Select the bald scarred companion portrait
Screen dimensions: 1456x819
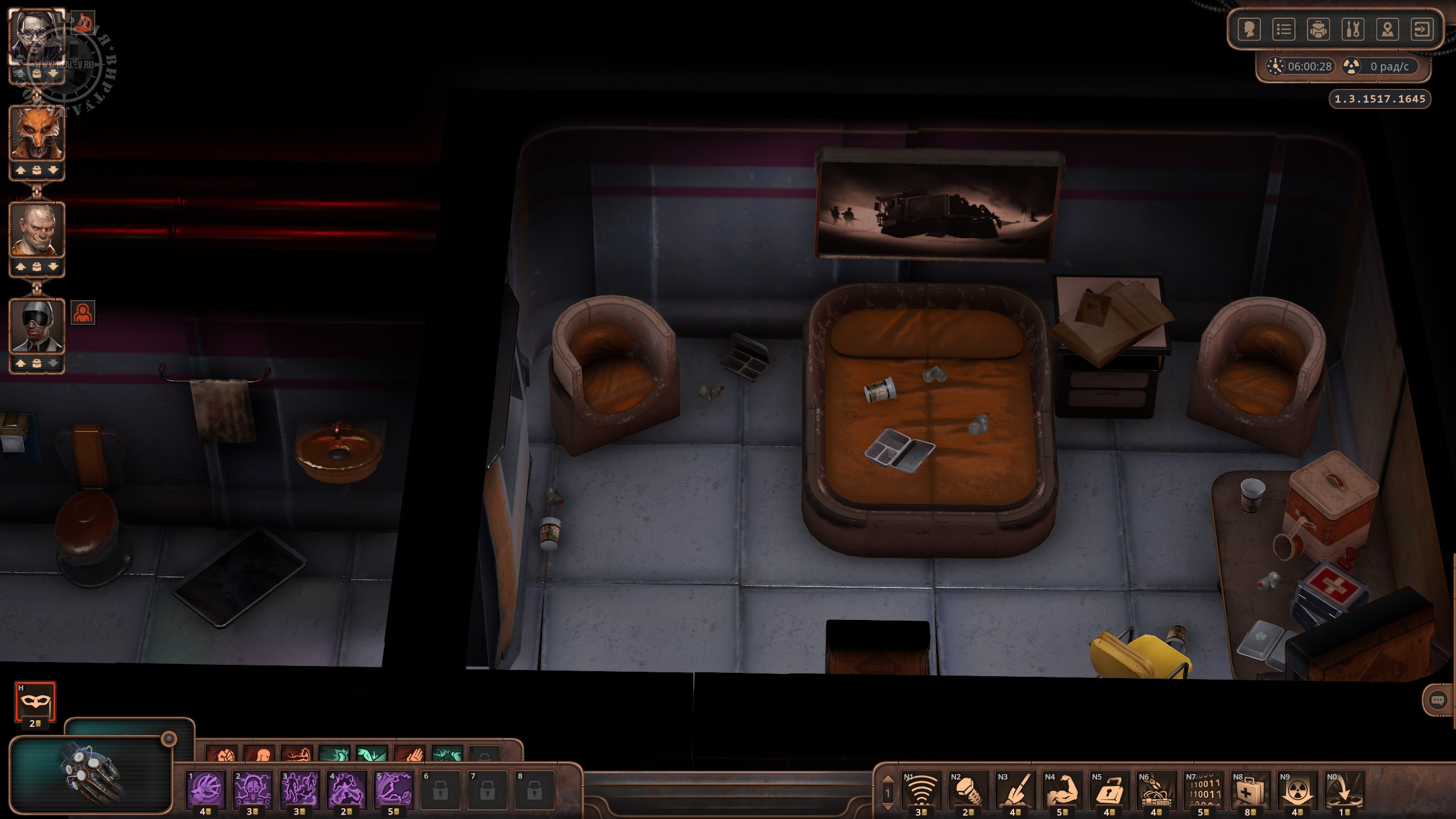click(x=37, y=230)
